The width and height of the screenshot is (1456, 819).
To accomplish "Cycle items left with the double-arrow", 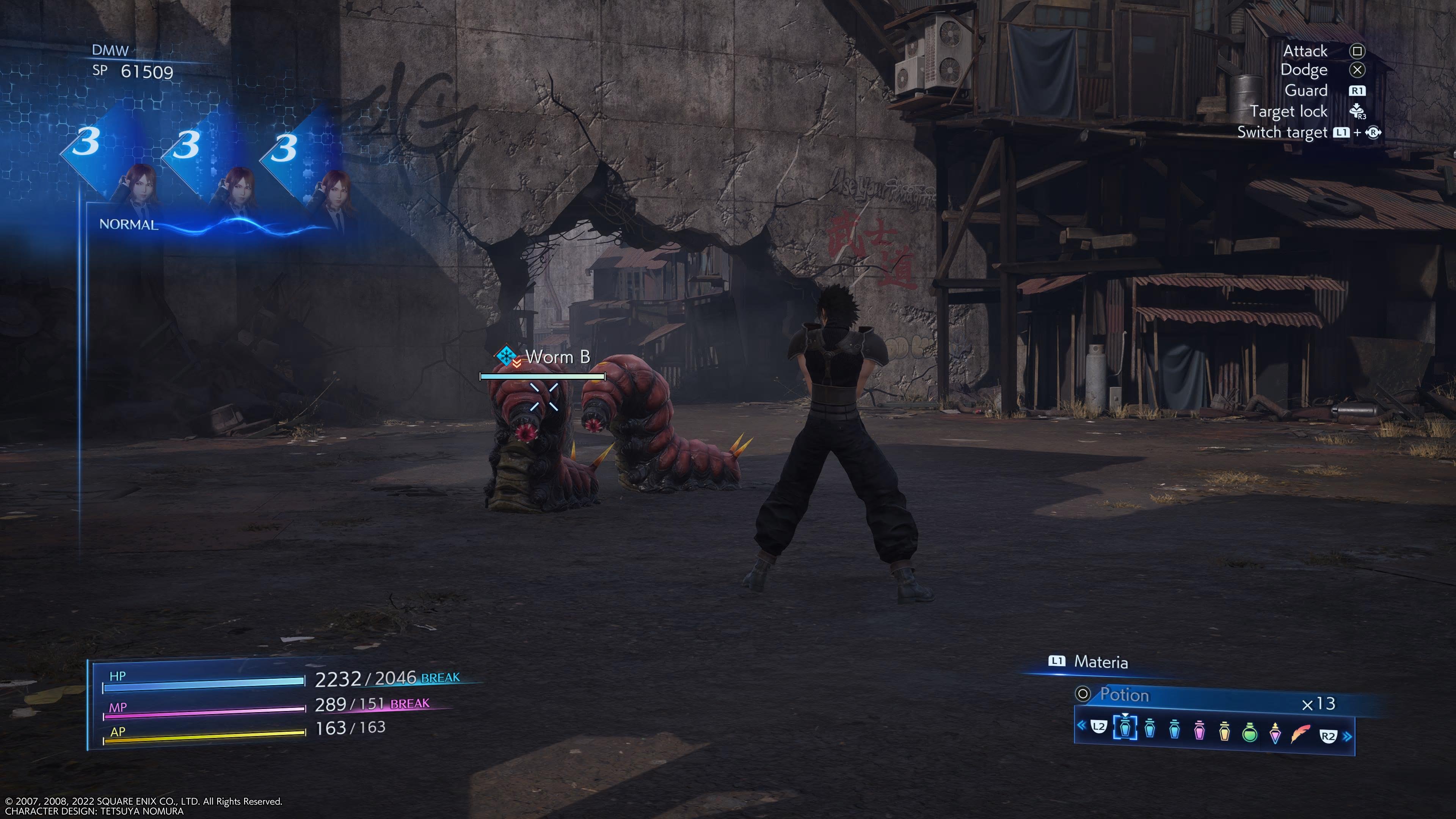I will (1081, 725).
